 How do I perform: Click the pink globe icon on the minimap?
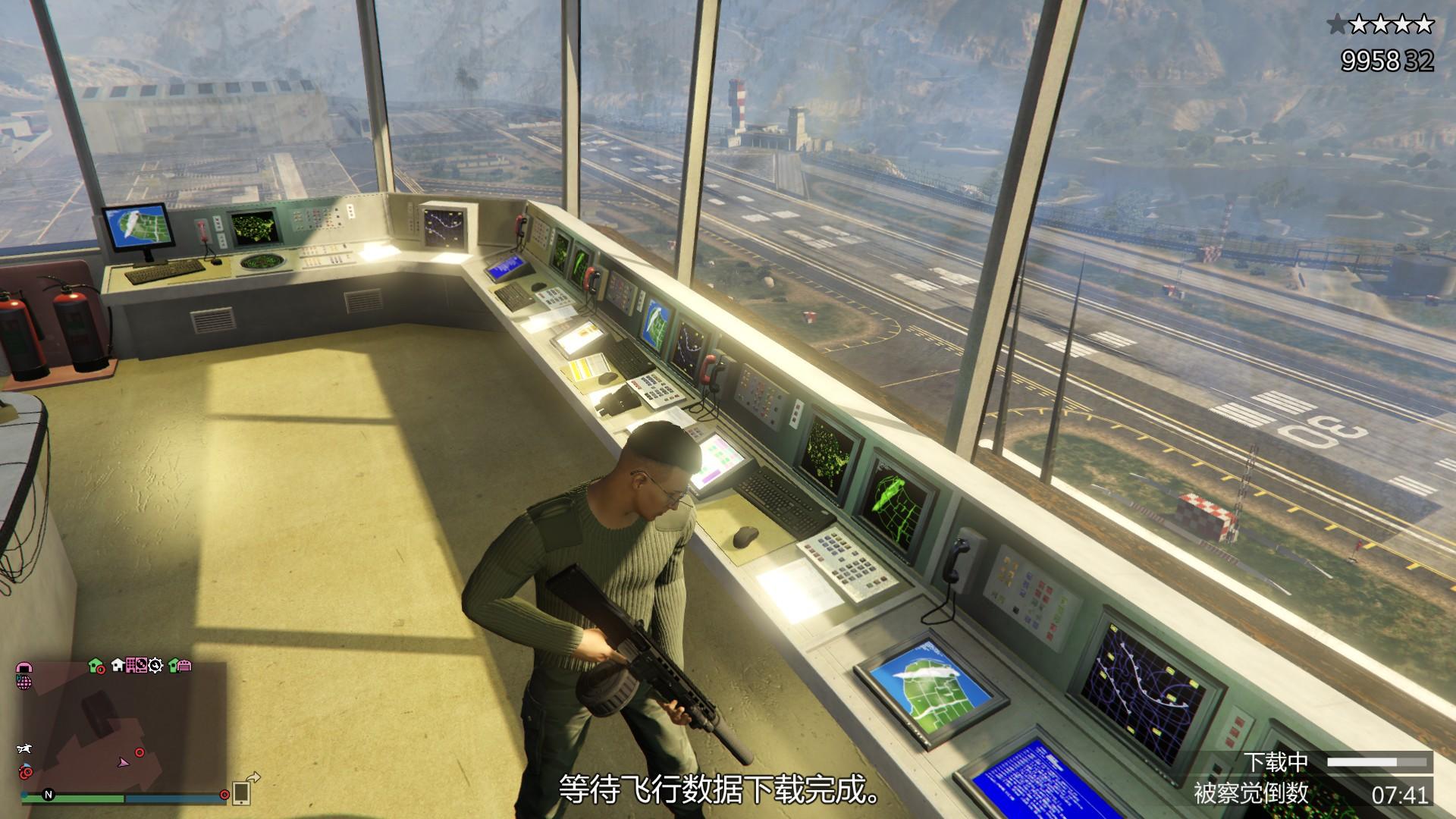pos(24,682)
